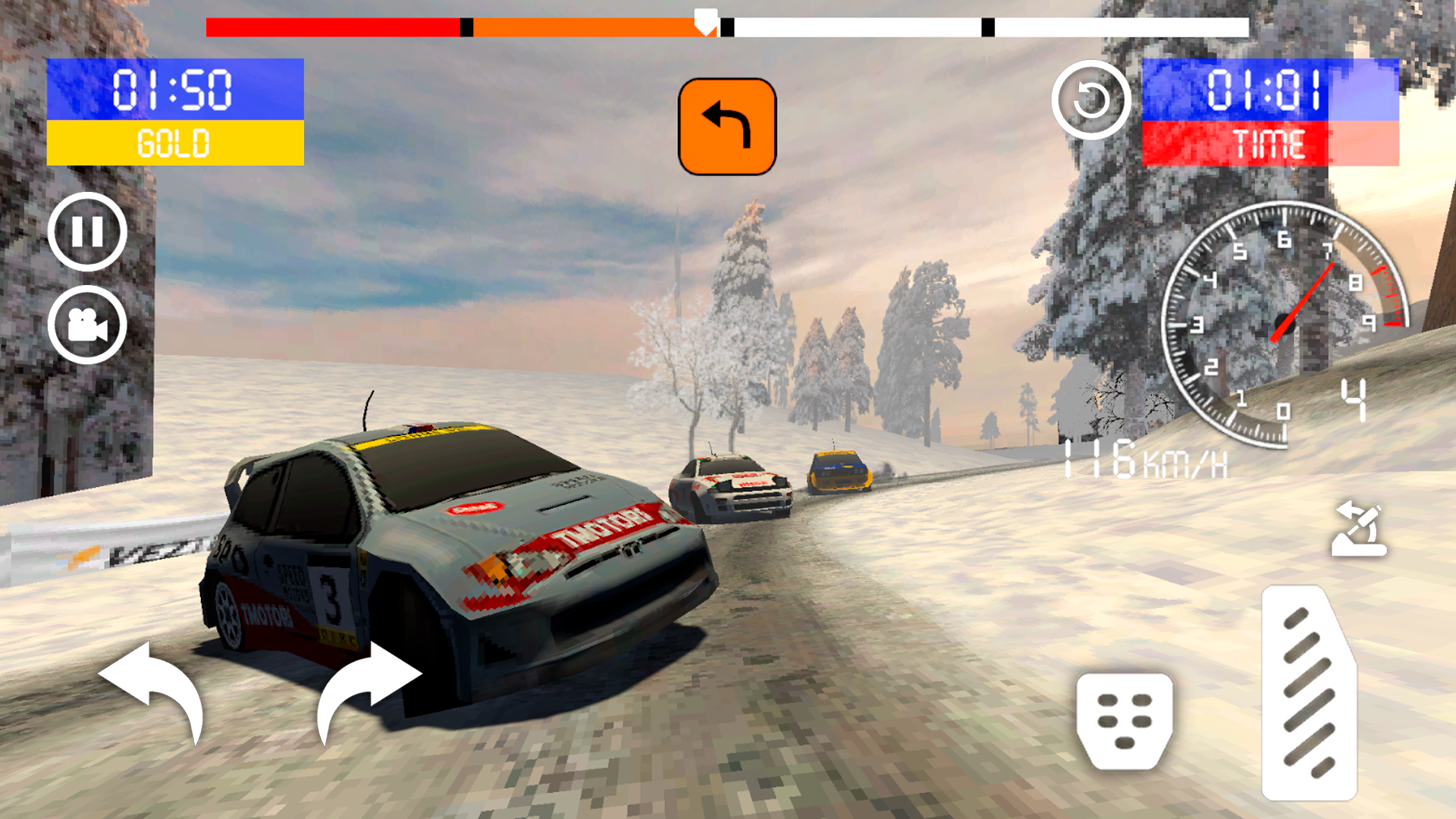Select the TIME counter display
This screenshot has height=819, width=1456.
(x=1271, y=112)
